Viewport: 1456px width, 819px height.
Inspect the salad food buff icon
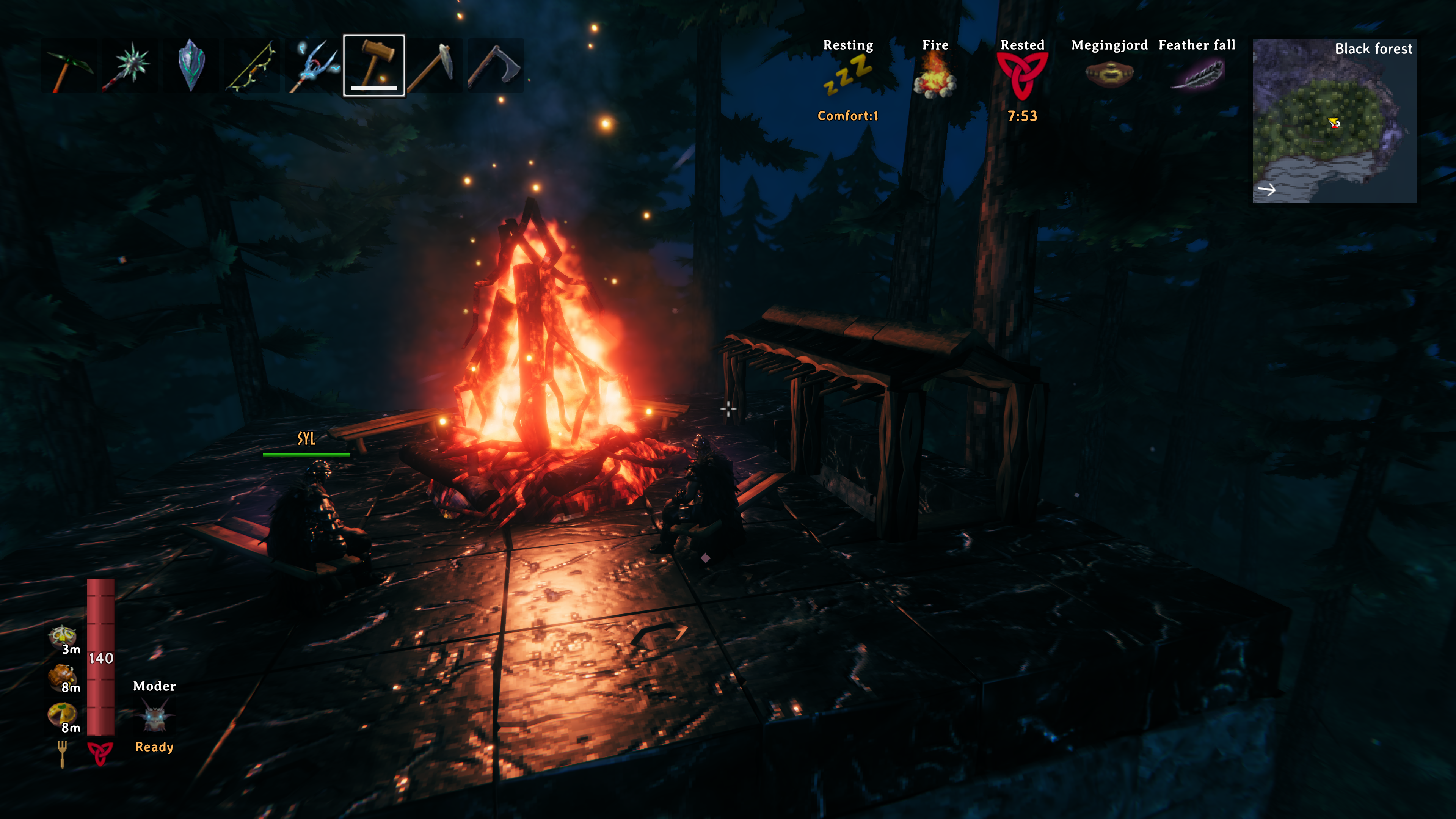(x=61, y=636)
